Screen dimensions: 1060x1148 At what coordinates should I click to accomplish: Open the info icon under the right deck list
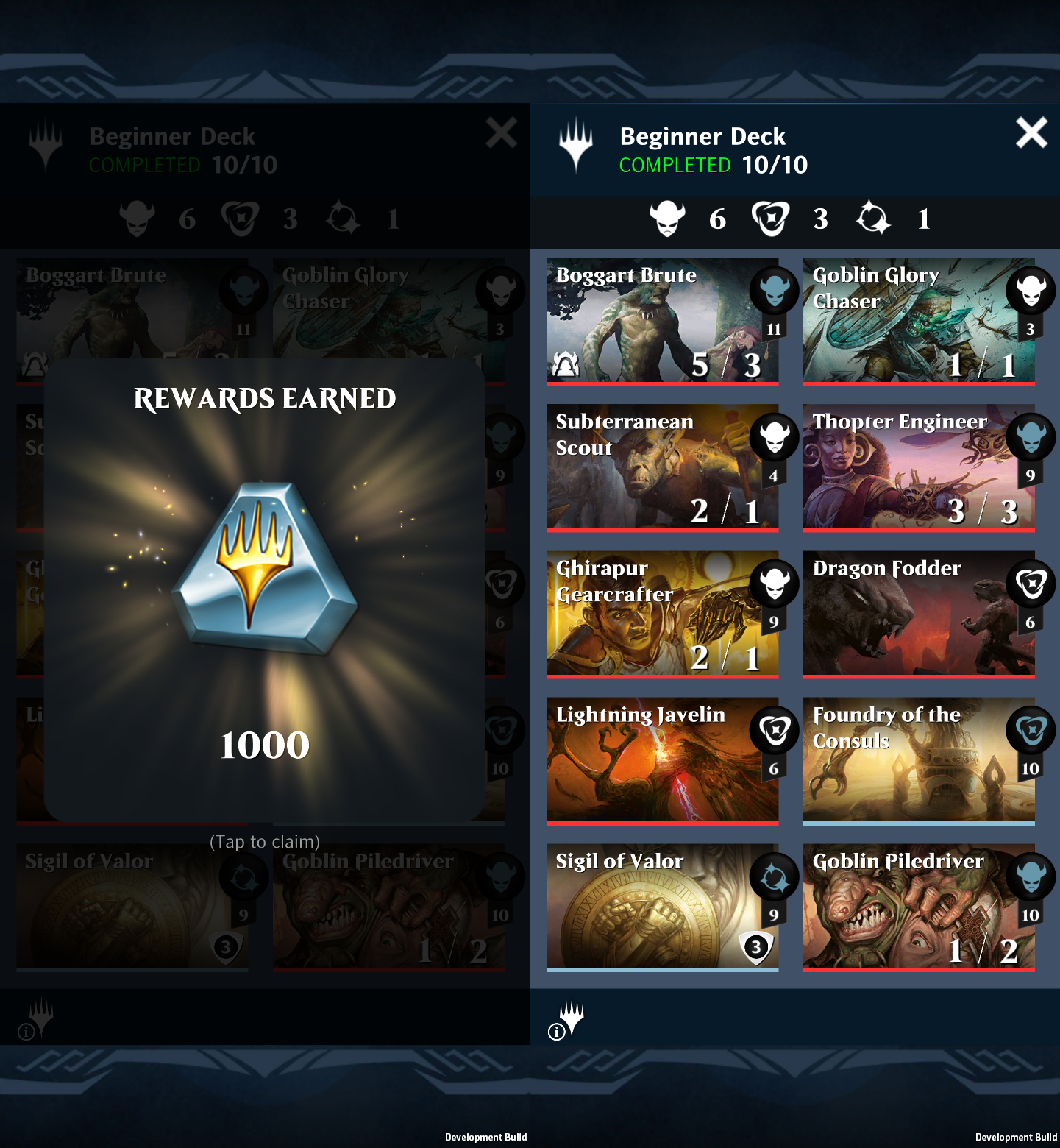point(557,1032)
